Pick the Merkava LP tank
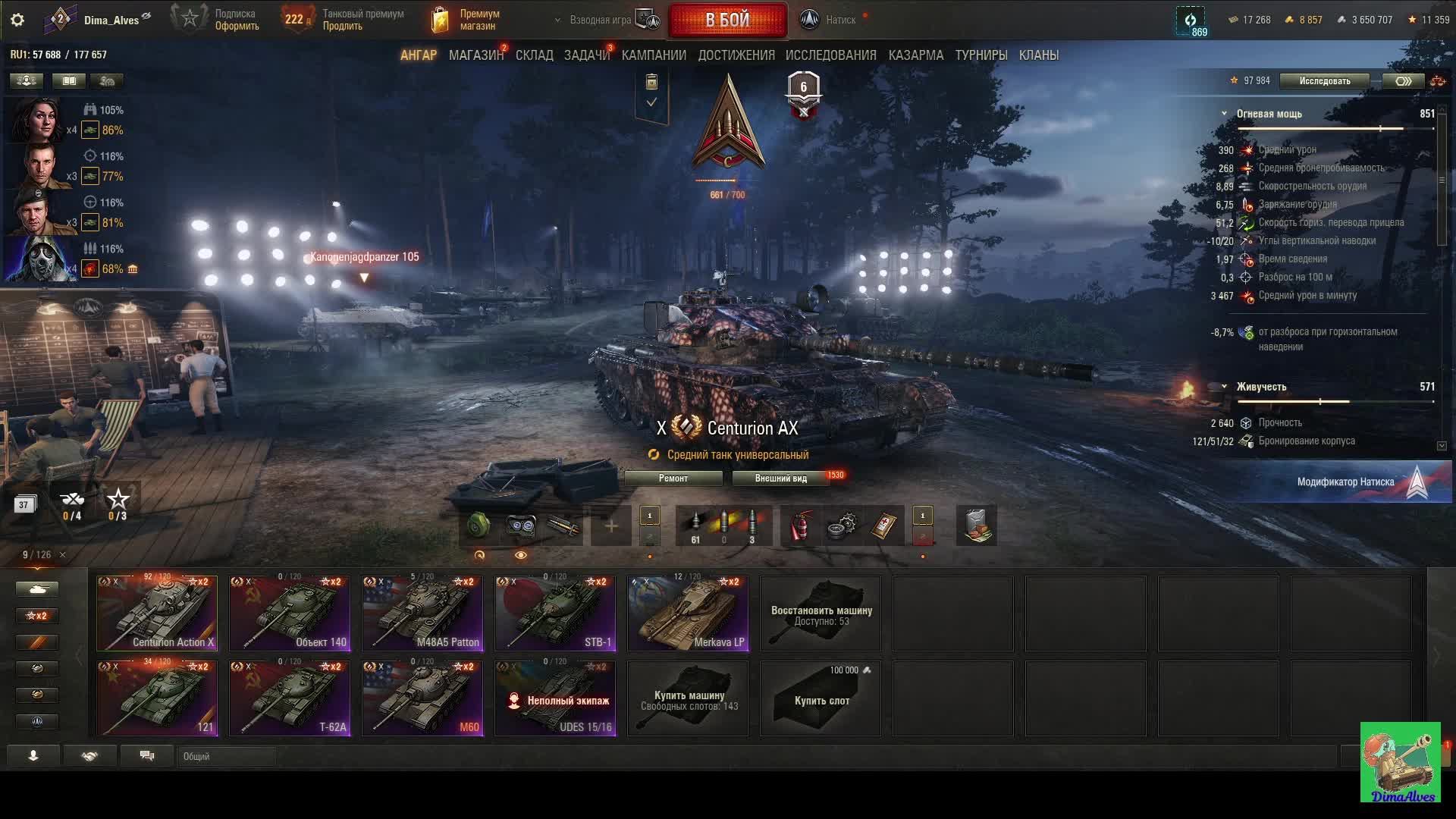 pos(688,613)
